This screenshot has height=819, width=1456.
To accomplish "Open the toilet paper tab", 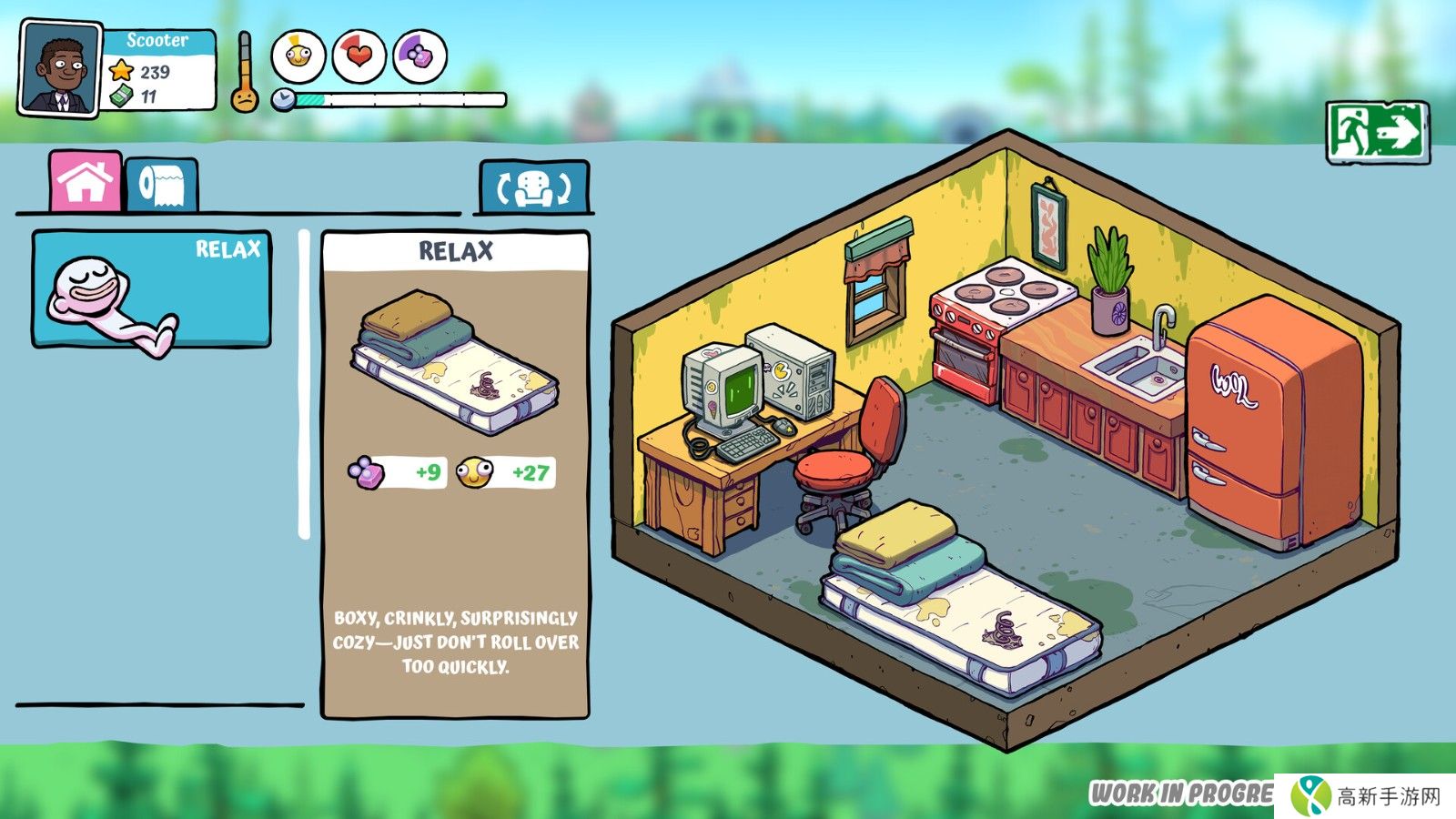I will [x=161, y=186].
